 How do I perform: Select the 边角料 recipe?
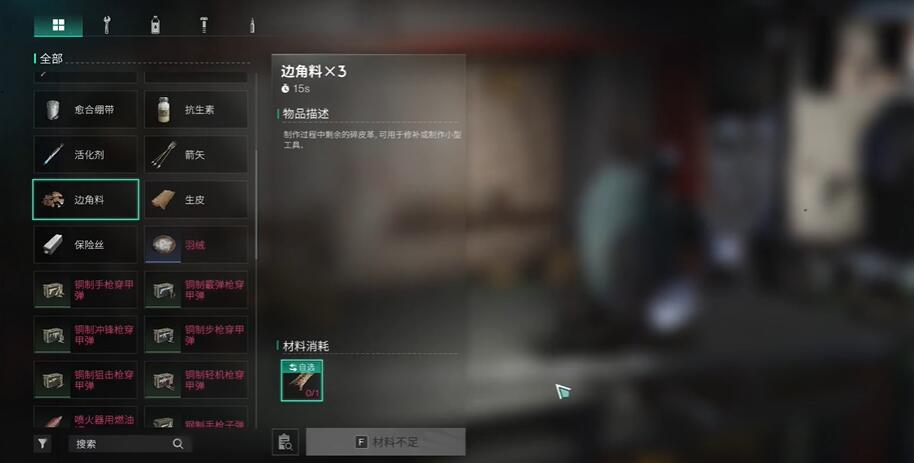pos(85,200)
